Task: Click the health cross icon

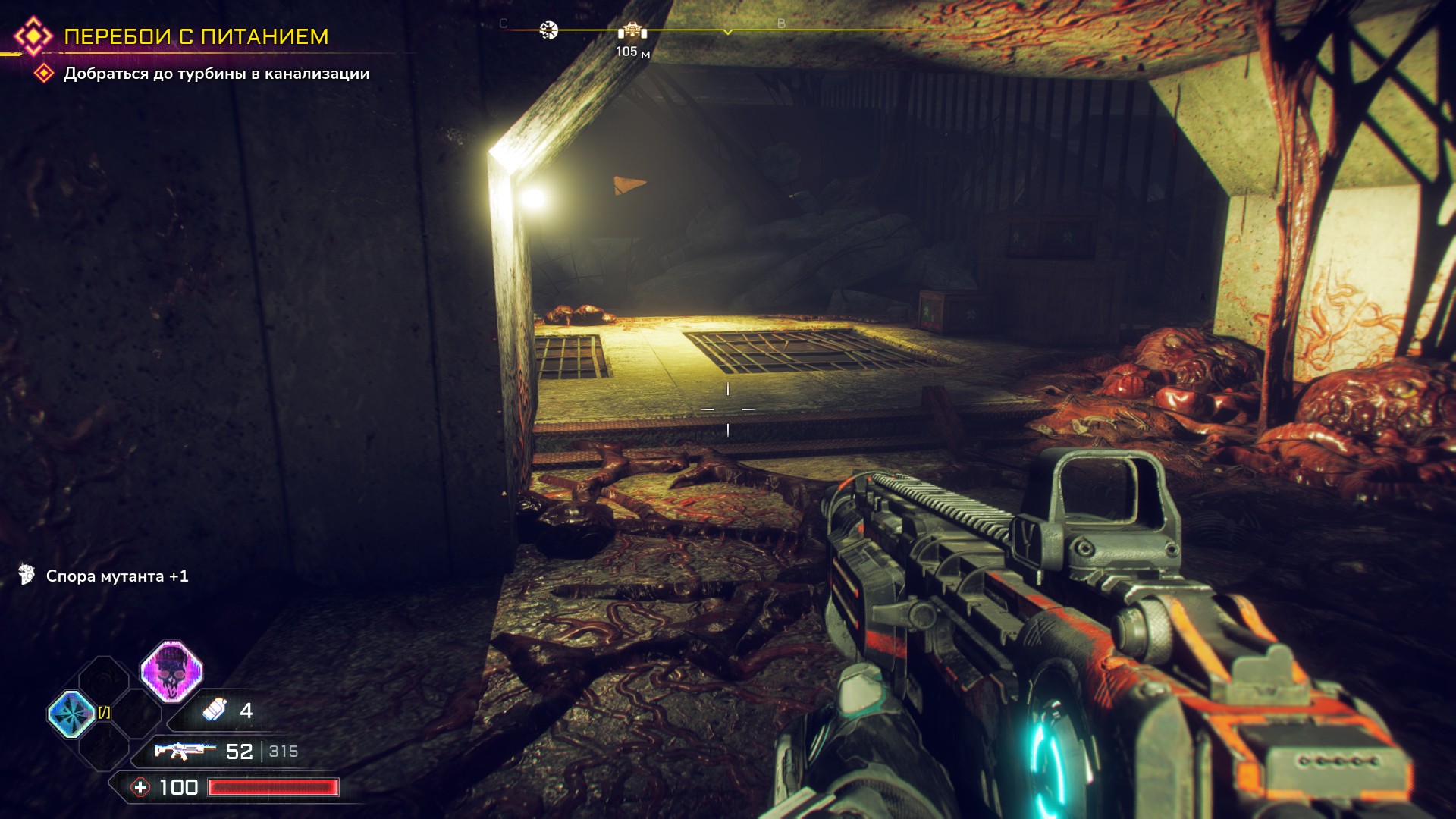Action: click(141, 787)
